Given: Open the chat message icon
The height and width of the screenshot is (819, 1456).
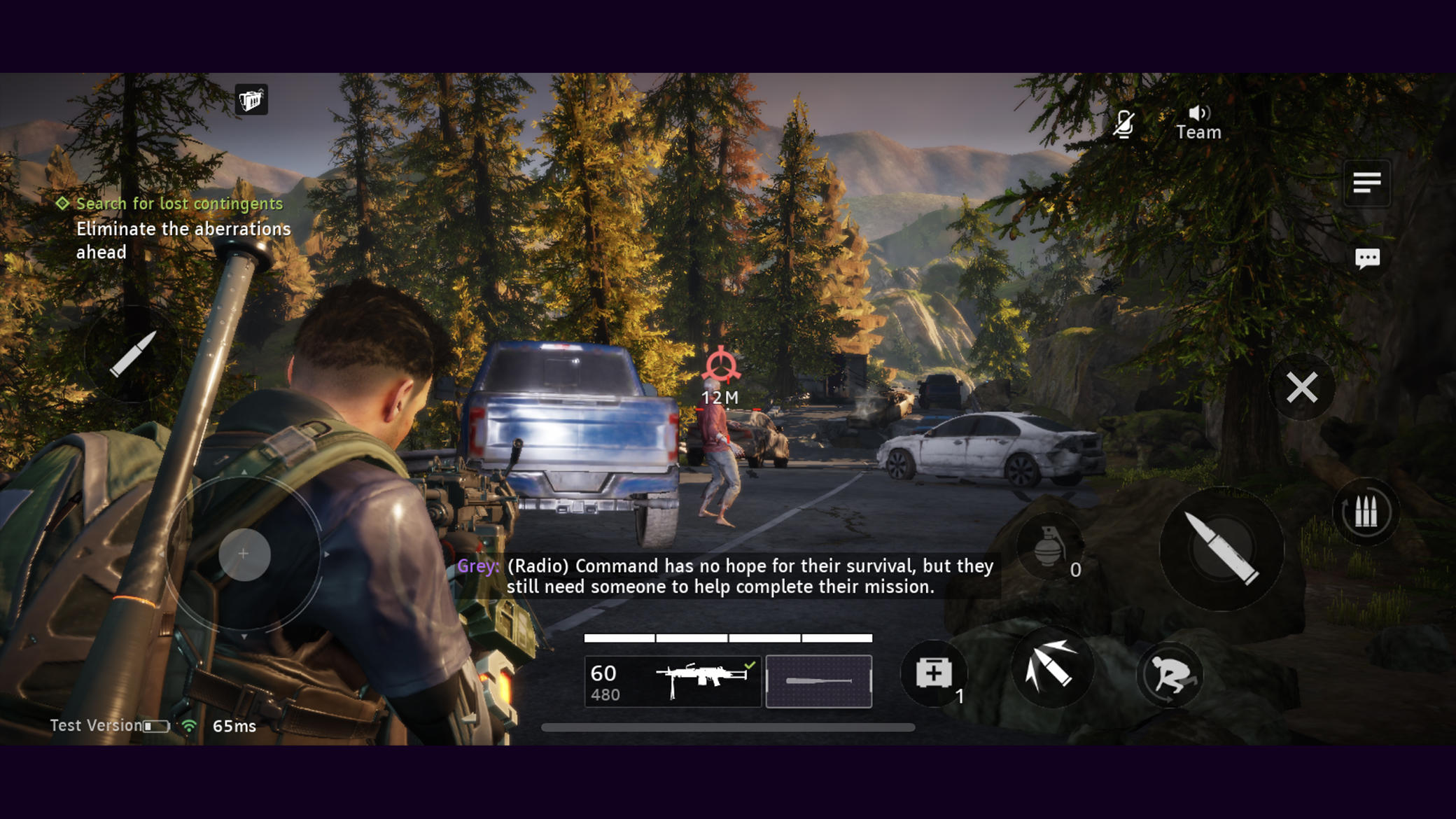Looking at the screenshot, I should point(1366,258).
